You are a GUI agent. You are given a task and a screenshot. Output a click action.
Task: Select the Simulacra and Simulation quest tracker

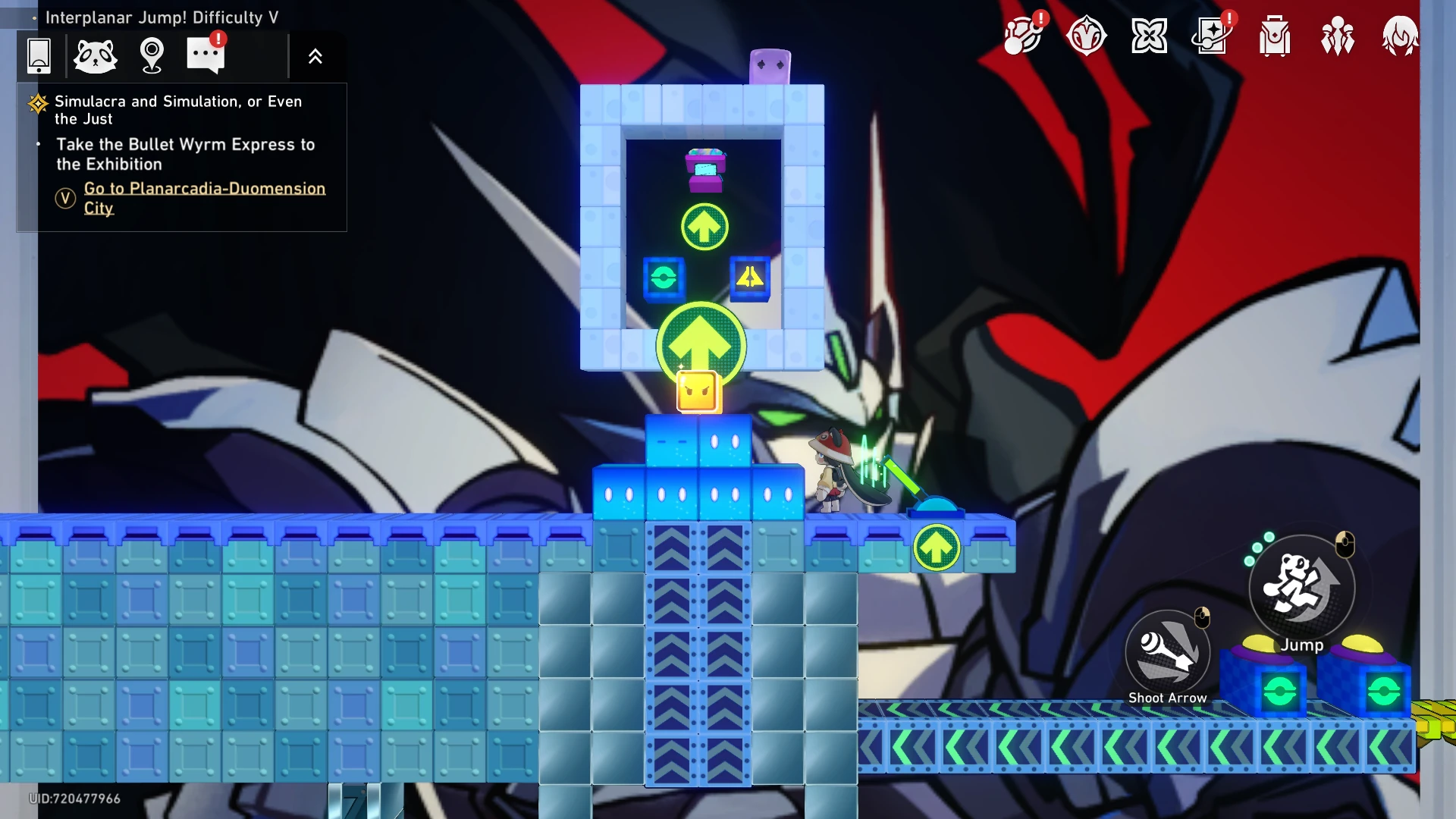178,110
